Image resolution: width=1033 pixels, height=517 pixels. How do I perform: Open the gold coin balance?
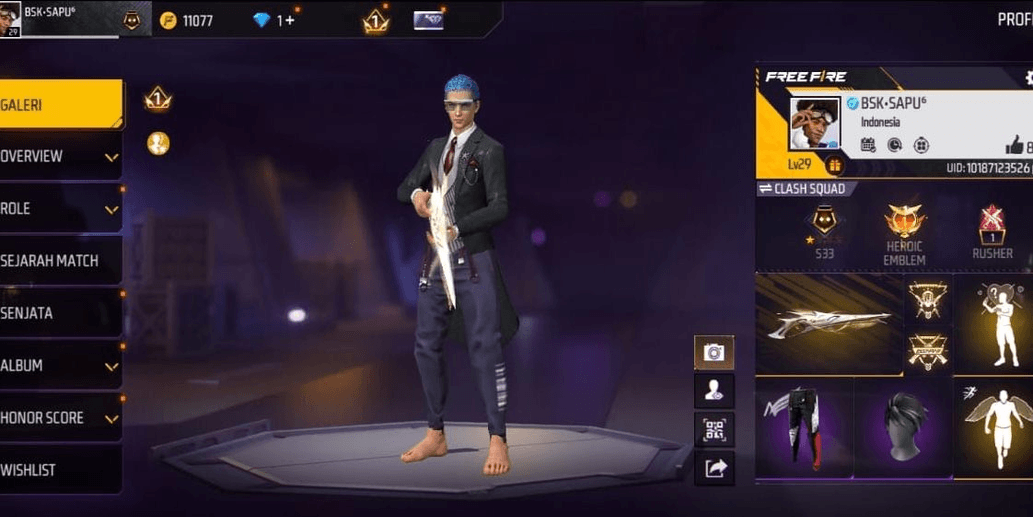point(187,20)
